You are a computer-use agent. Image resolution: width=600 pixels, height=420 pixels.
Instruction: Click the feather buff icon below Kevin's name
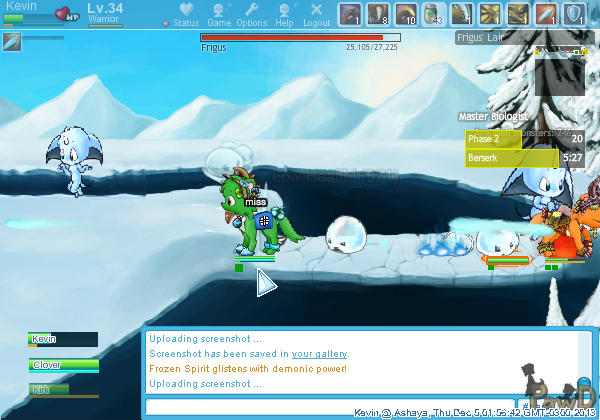coord(12,41)
